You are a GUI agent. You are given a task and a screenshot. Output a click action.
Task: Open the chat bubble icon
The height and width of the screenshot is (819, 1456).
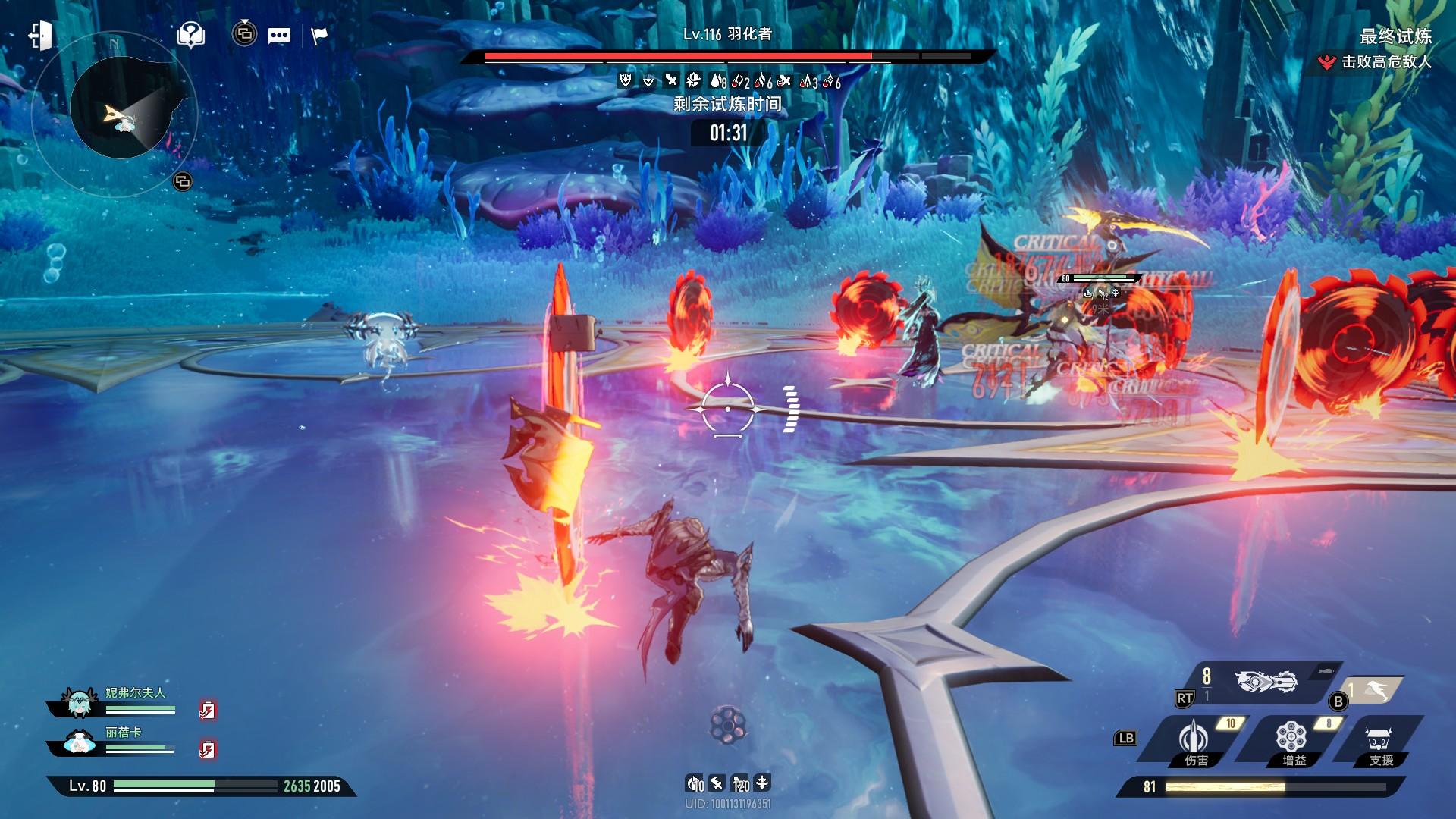pyautogui.click(x=279, y=36)
